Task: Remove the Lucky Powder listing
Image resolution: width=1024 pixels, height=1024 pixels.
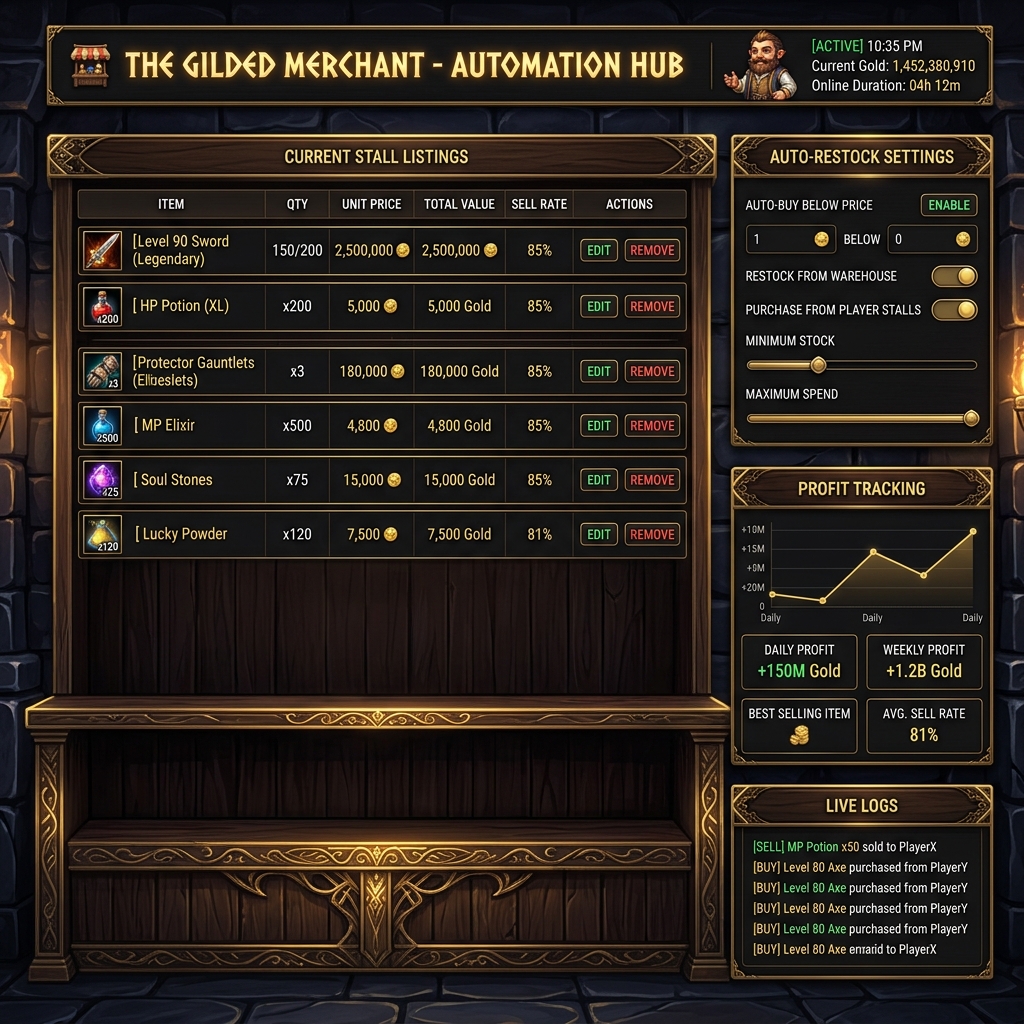Action: click(652, 535)
